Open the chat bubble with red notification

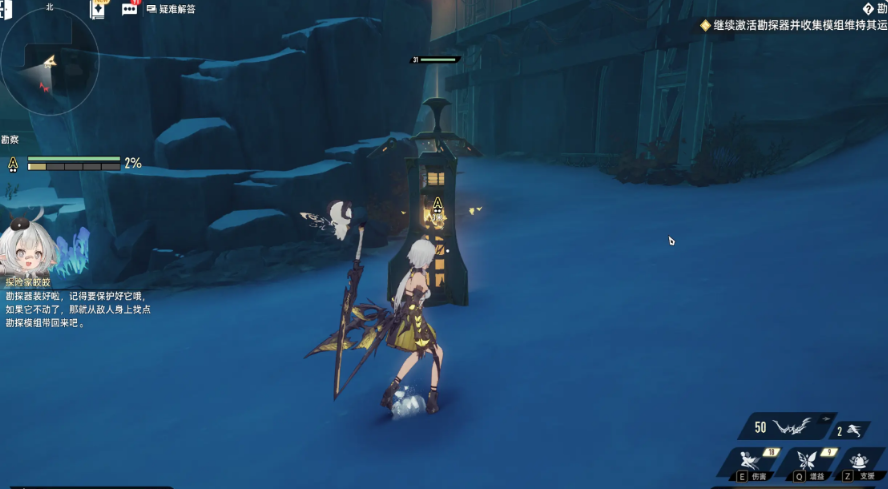(129, 9)
